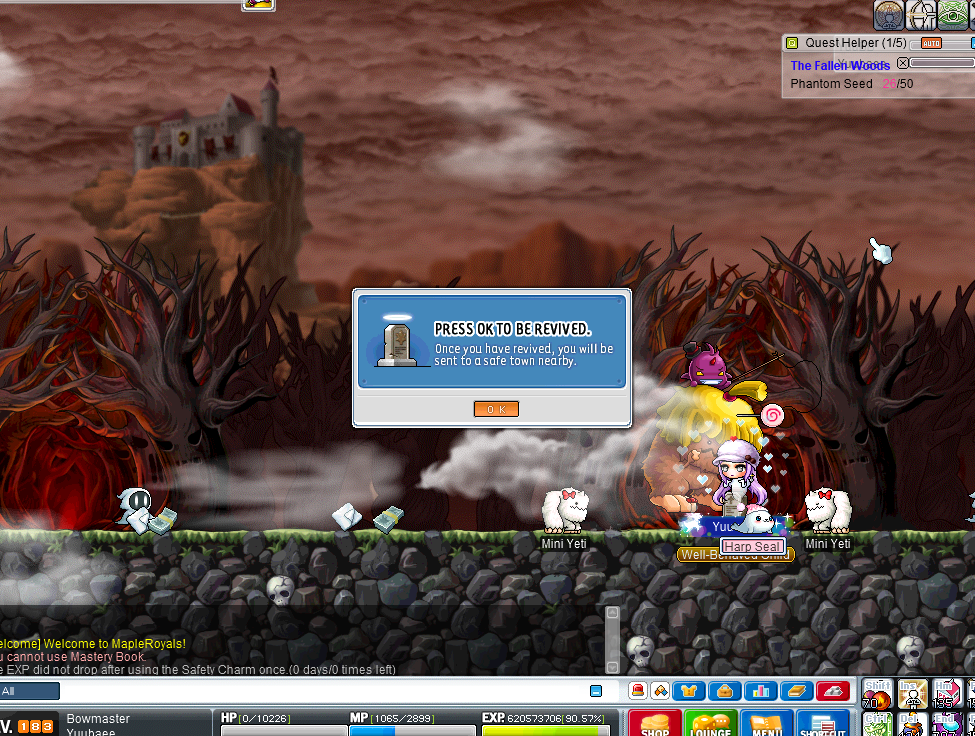Image resolution: width=975 pixels, height=736 pixels.
Task: Open the Cash Shop button
Action: coord(655,723)
